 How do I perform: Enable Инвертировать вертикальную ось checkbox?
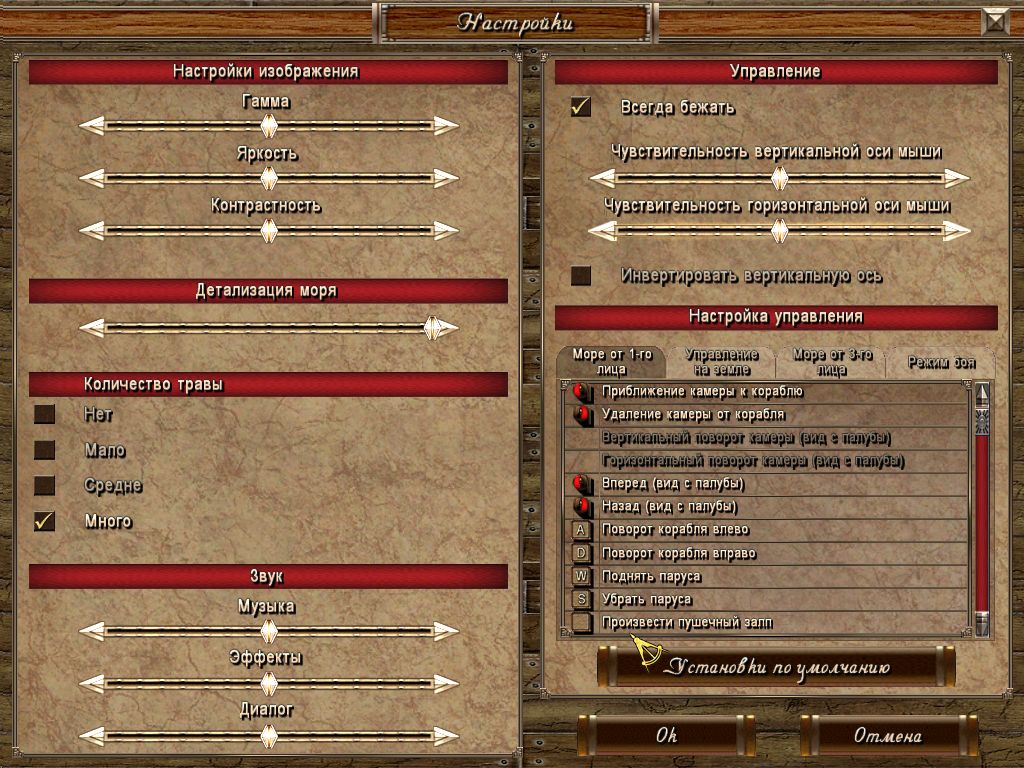581,275
